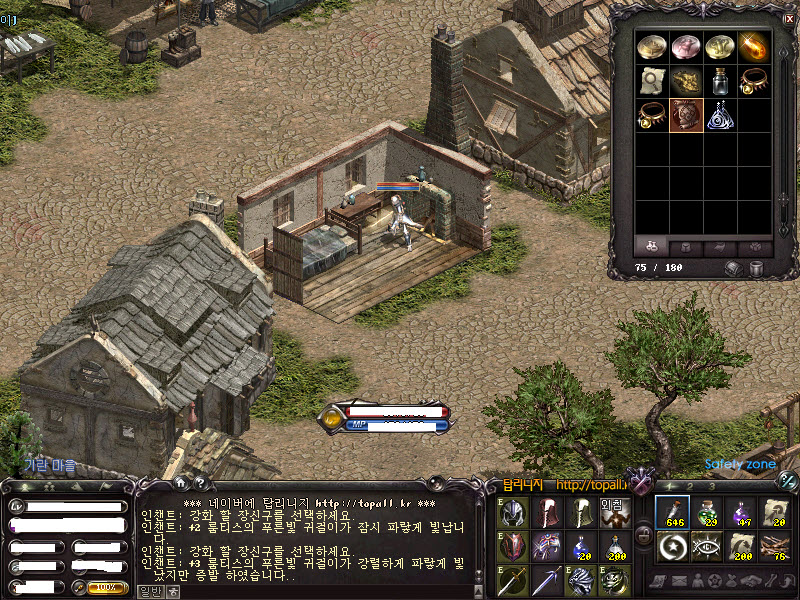This screenshot has width=800, height=600.
Task: Select the equipped silver helmet slot
Action: tap(513, 513)
